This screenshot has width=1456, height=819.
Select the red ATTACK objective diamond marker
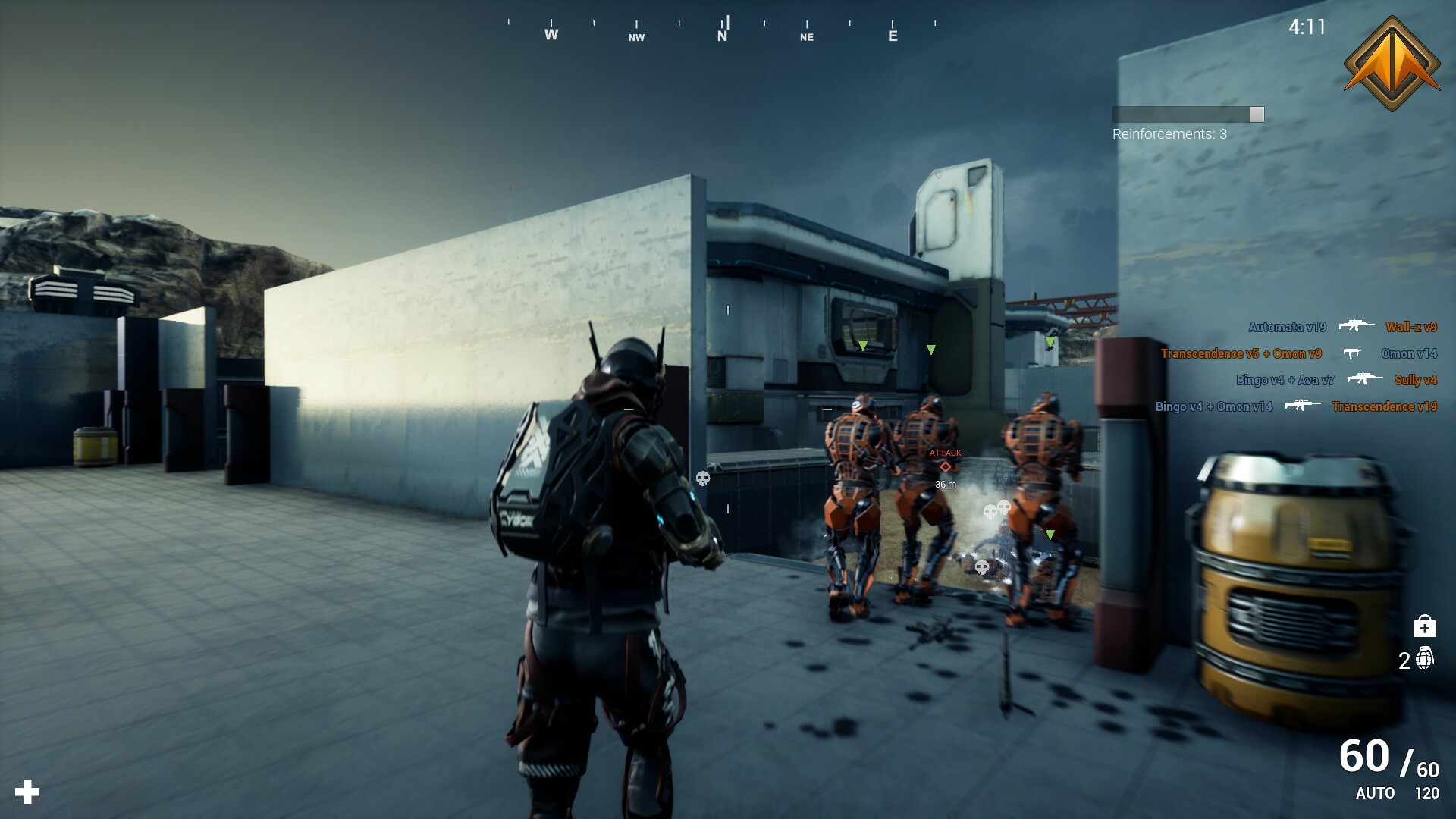point(945,466)
